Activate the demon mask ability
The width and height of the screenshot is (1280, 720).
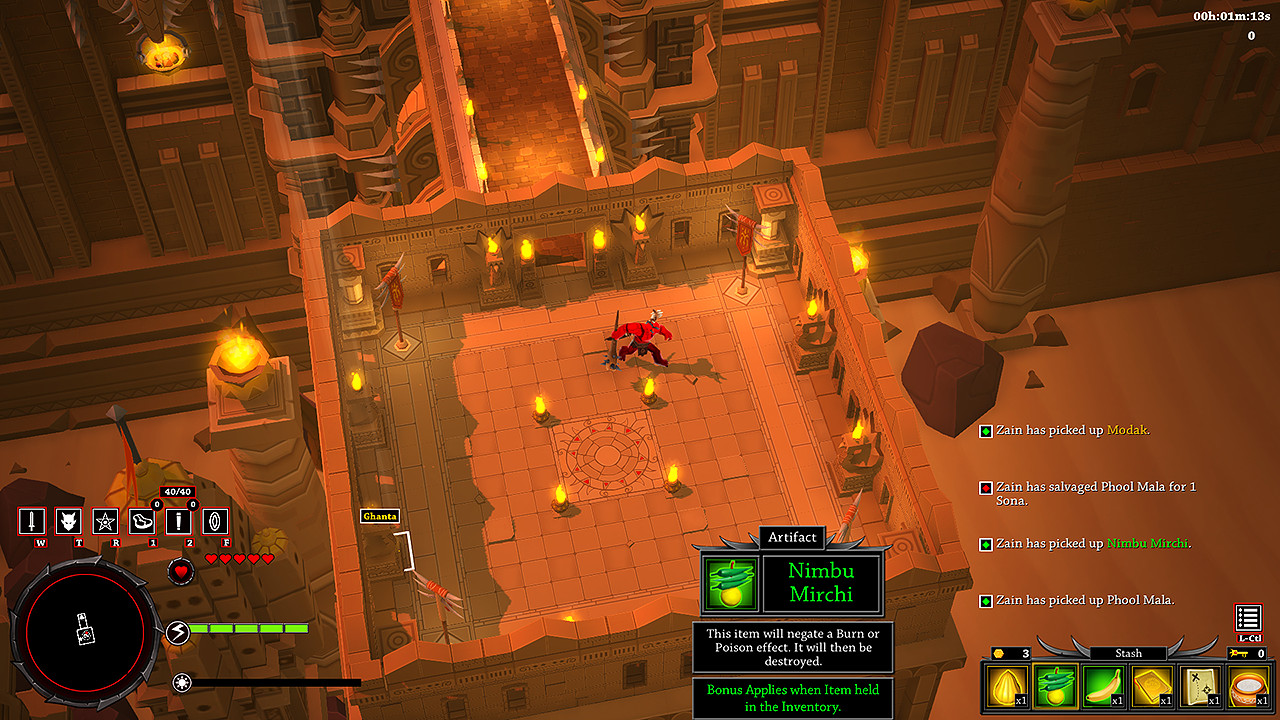tap(68, 521)
